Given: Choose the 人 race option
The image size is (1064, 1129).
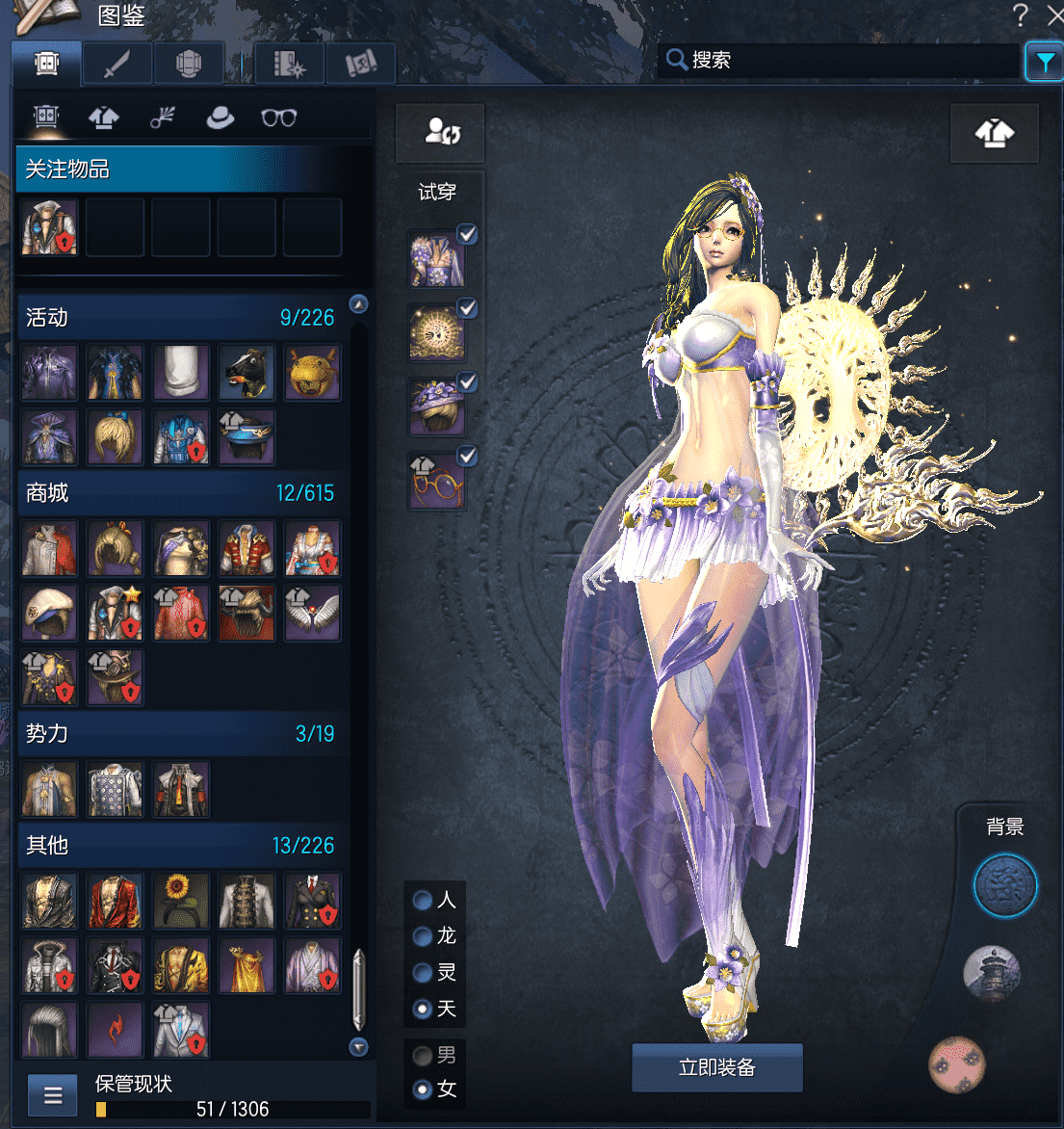Looking at the screenshot, I should point(423,900).
